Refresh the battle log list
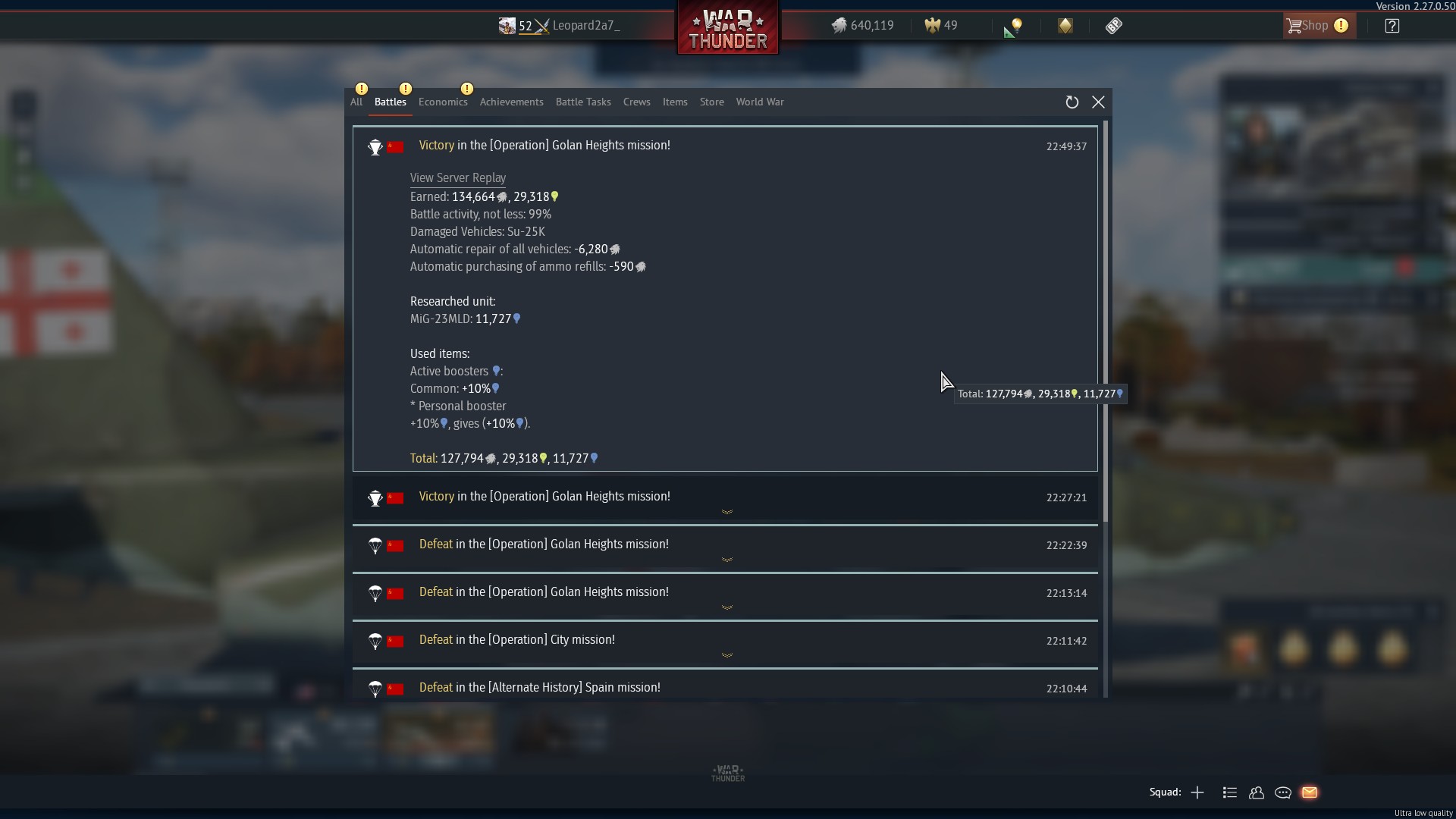The image size is (1456, 819). pos(1072,102)
